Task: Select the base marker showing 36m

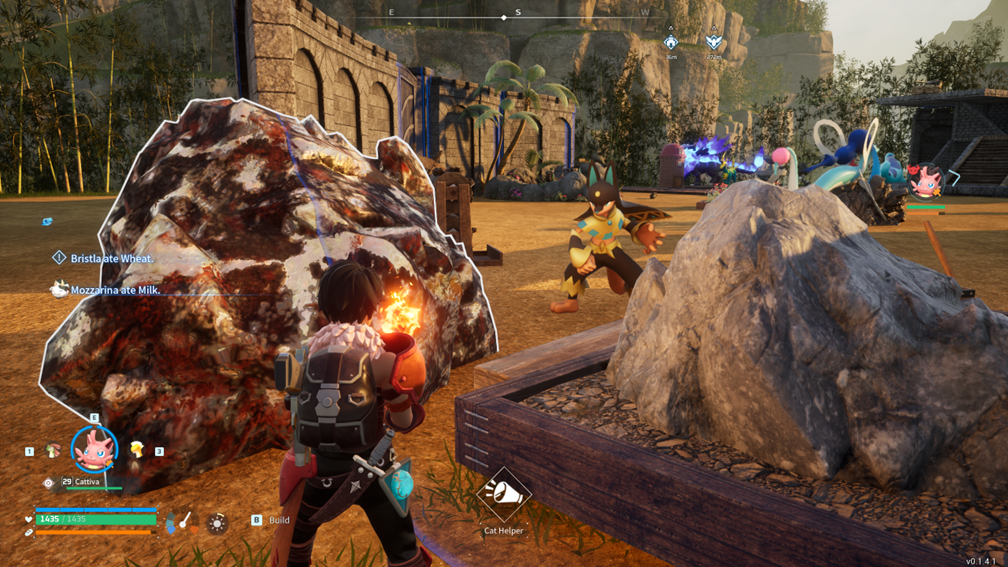Action: click(x=671, y=42)
